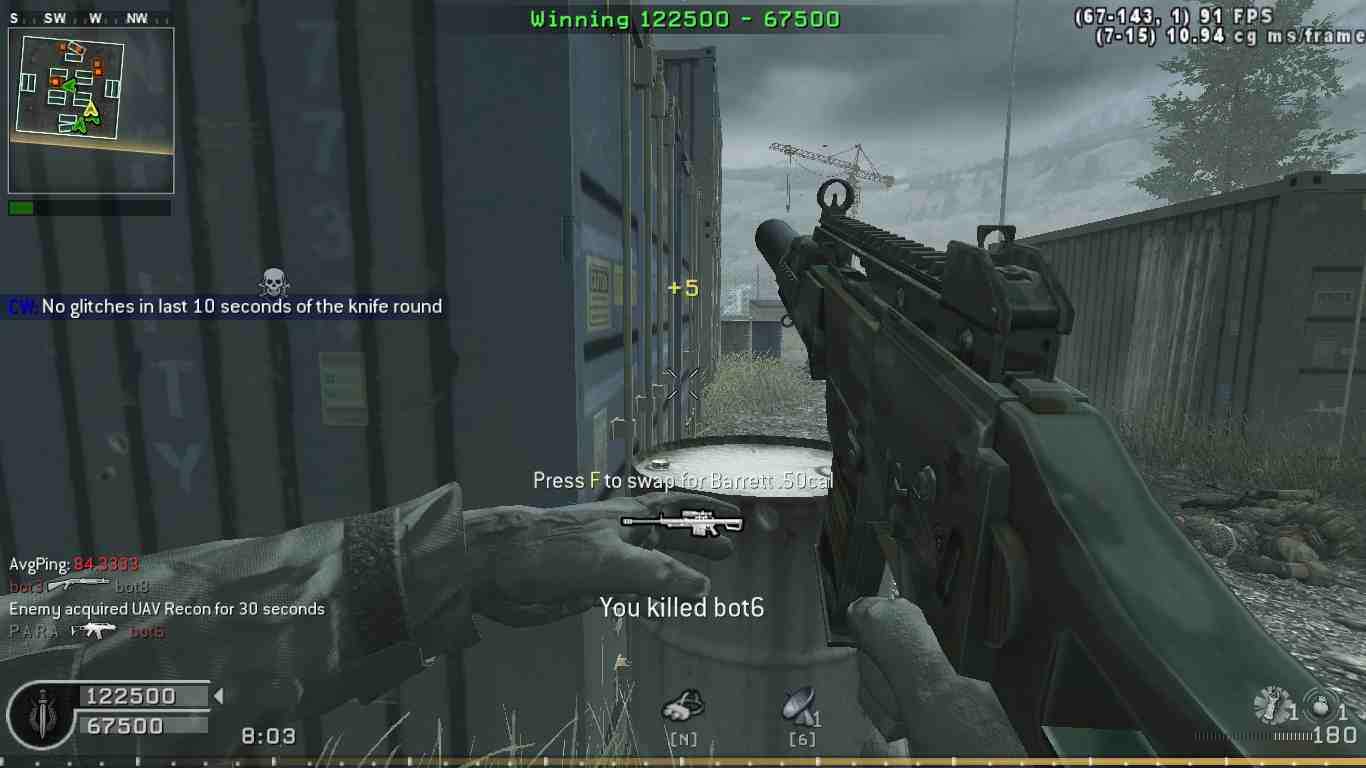1366x768 pixels.
Task: Click the compass heading strip
Action: (x=89, y=18)
